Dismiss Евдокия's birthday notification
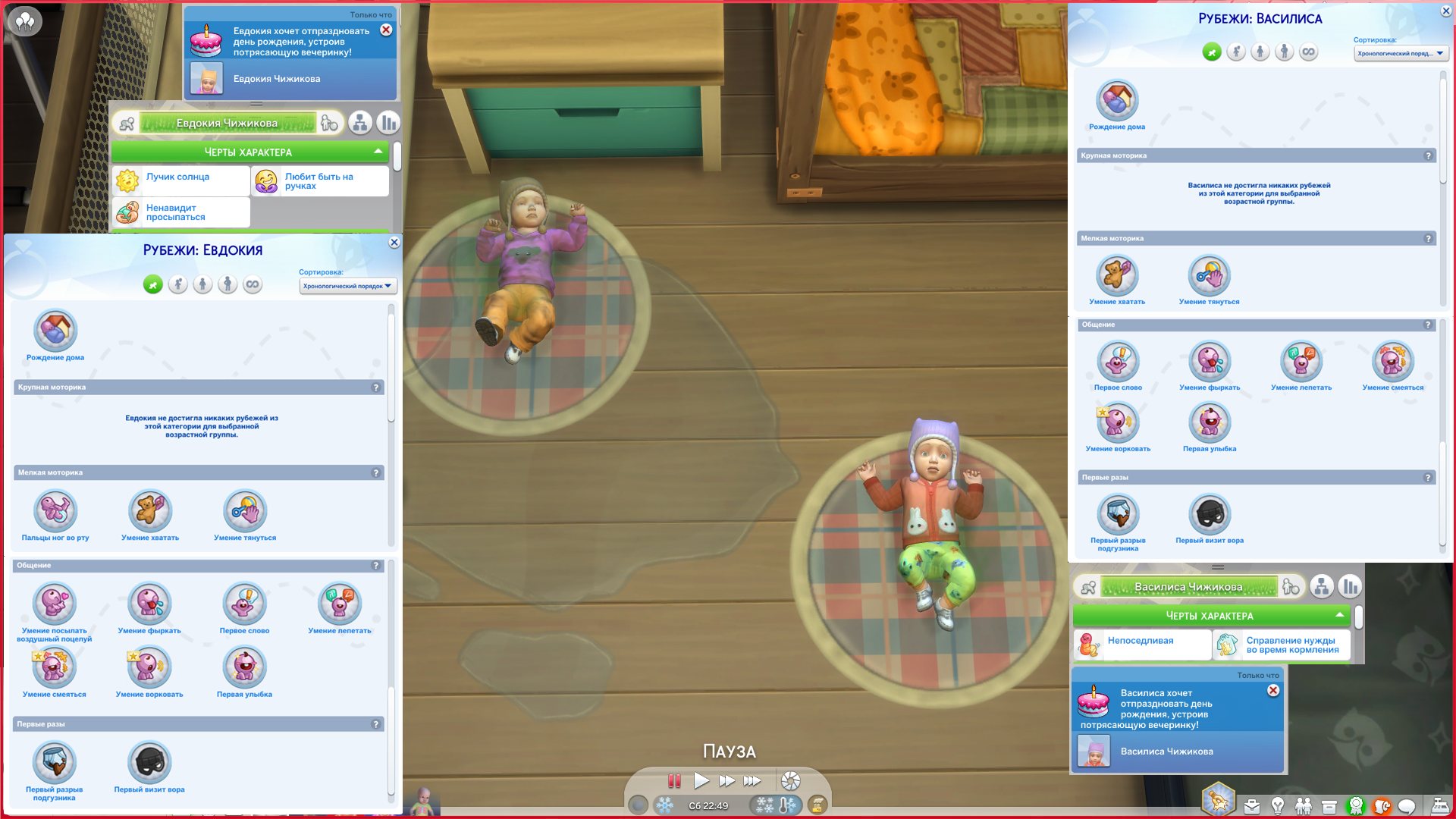Image resolution: width=1456 pixels, height=819 pixels. 386,30
